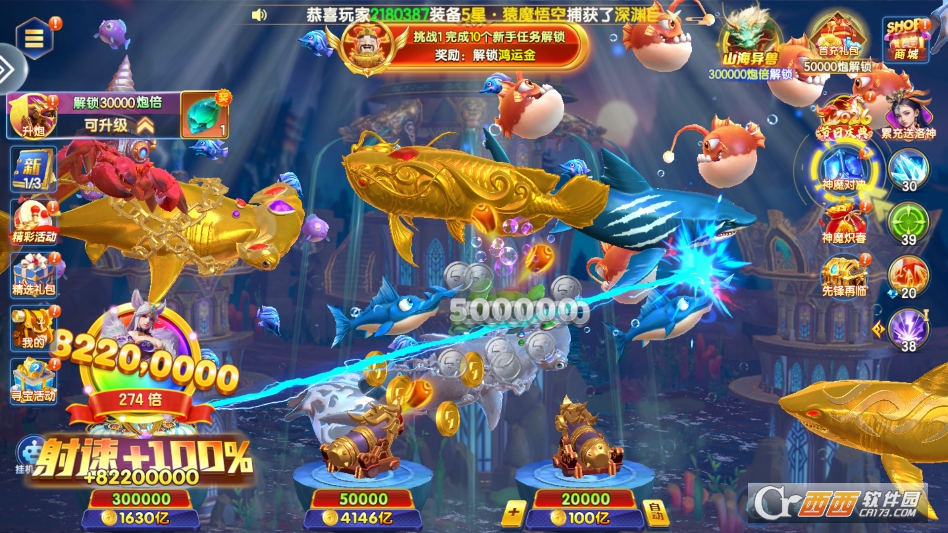
Task: Activate the ice crystal freeze skill
Action: (x=908, y=167)
